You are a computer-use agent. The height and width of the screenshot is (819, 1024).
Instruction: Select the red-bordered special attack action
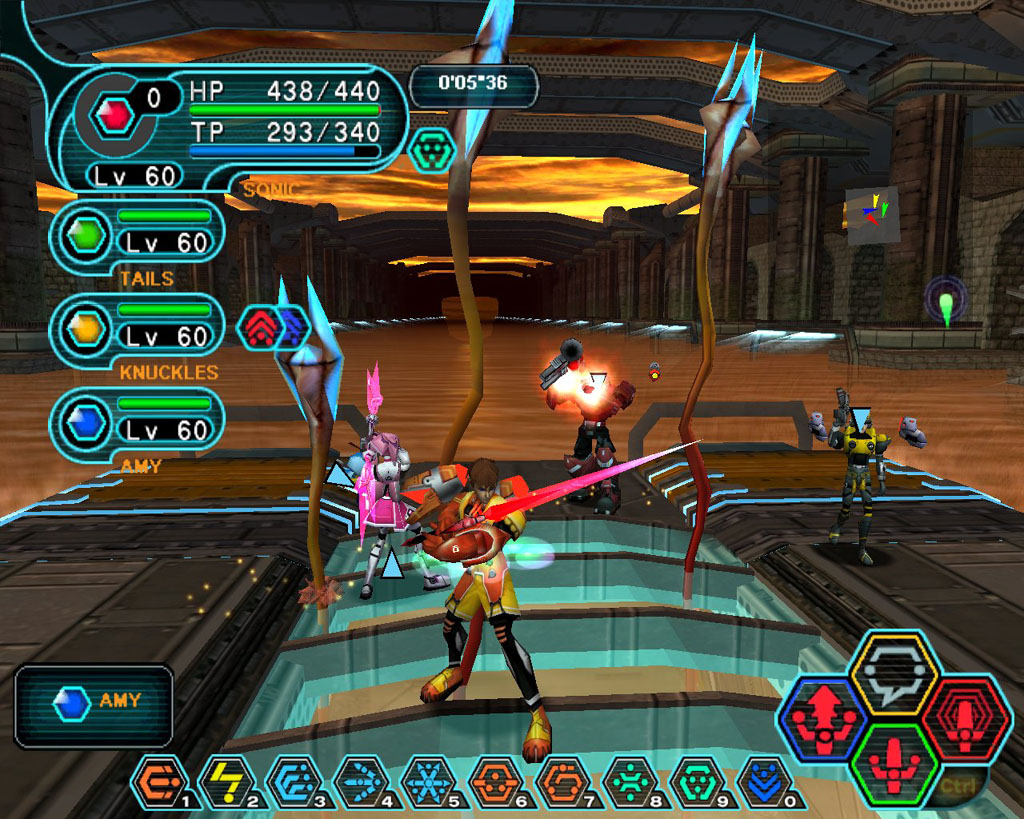pos(963,718)
